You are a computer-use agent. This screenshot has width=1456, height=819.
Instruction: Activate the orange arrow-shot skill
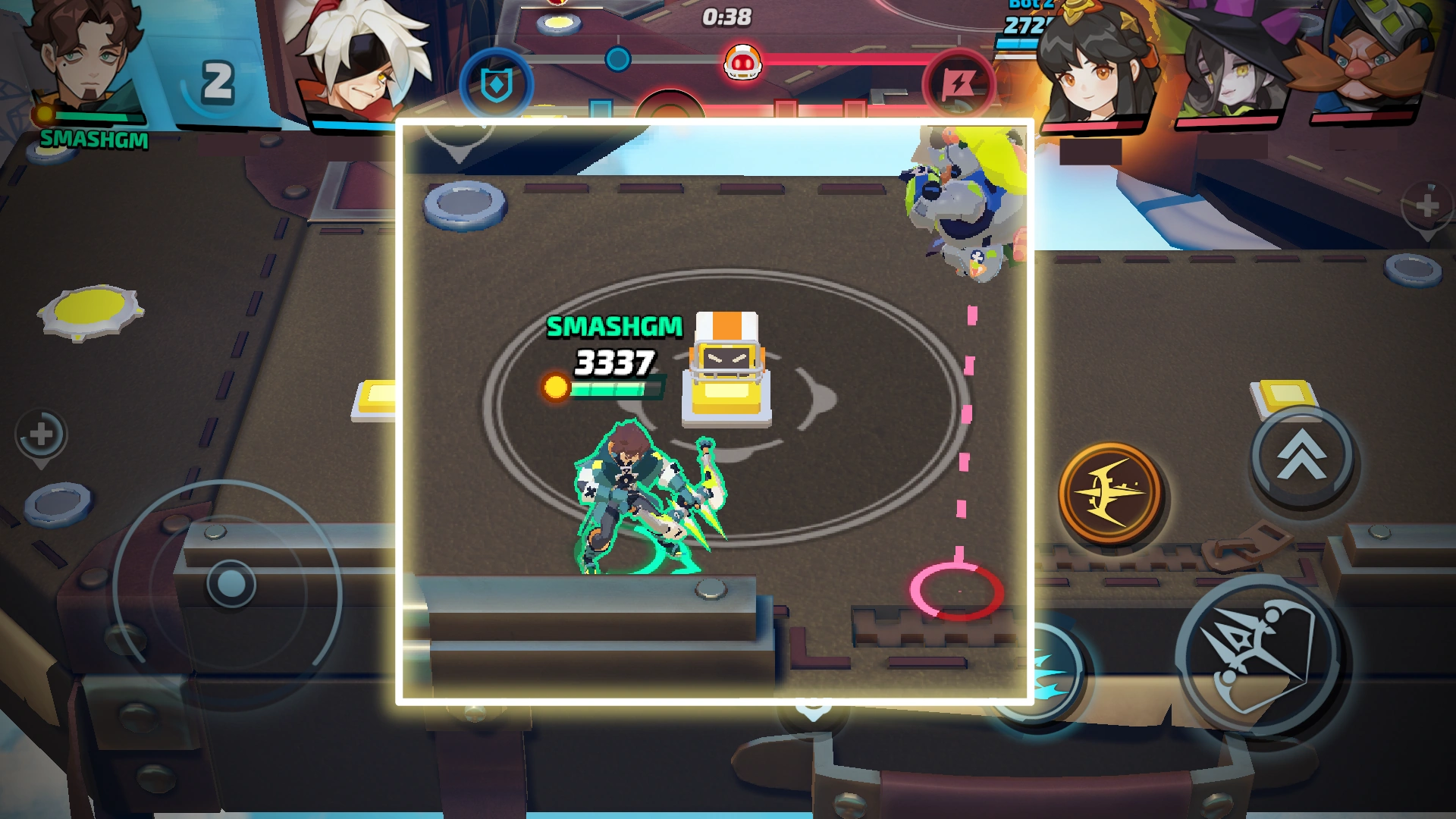click(1111, 493)
